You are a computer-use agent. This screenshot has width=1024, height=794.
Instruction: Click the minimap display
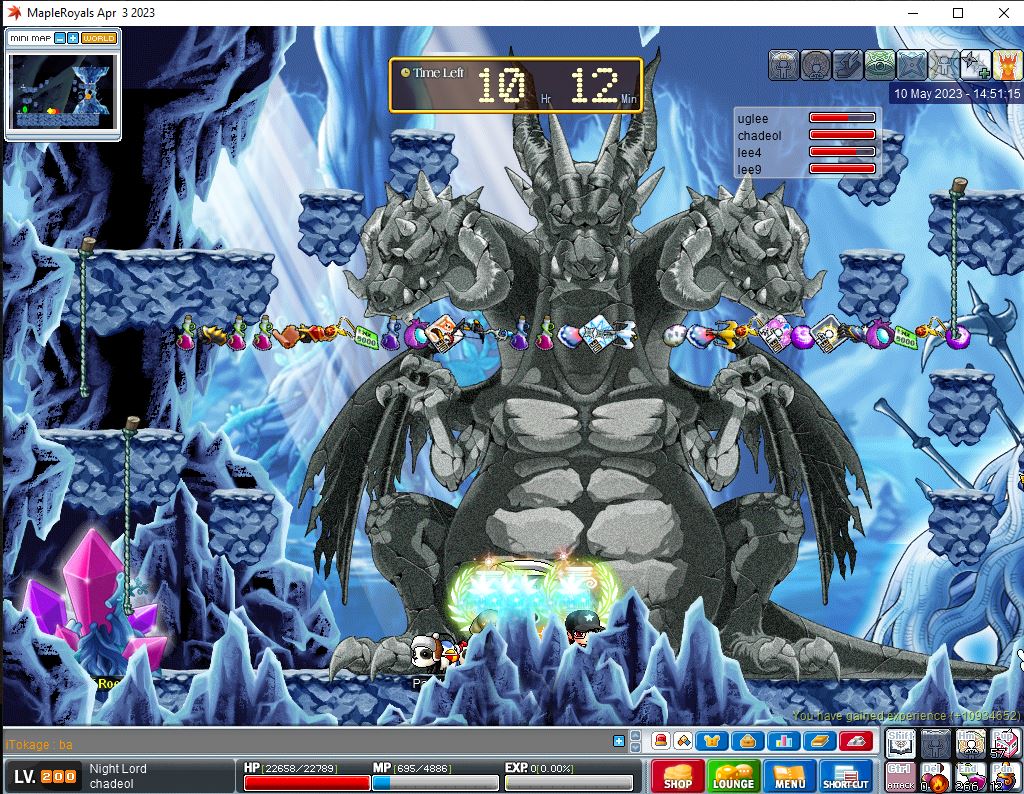point(62,90)
